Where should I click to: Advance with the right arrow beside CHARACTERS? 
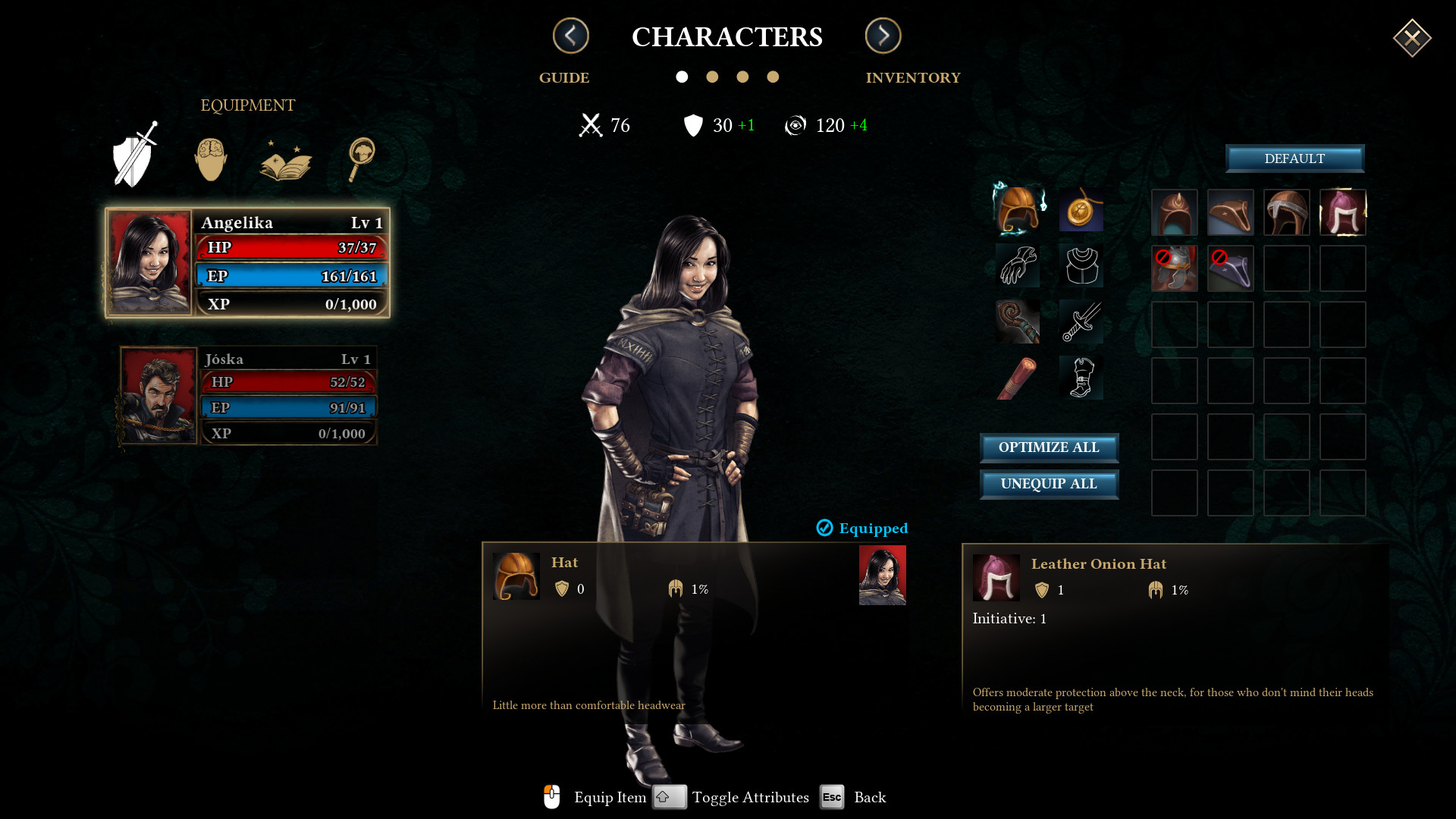[x=883, y=36]
